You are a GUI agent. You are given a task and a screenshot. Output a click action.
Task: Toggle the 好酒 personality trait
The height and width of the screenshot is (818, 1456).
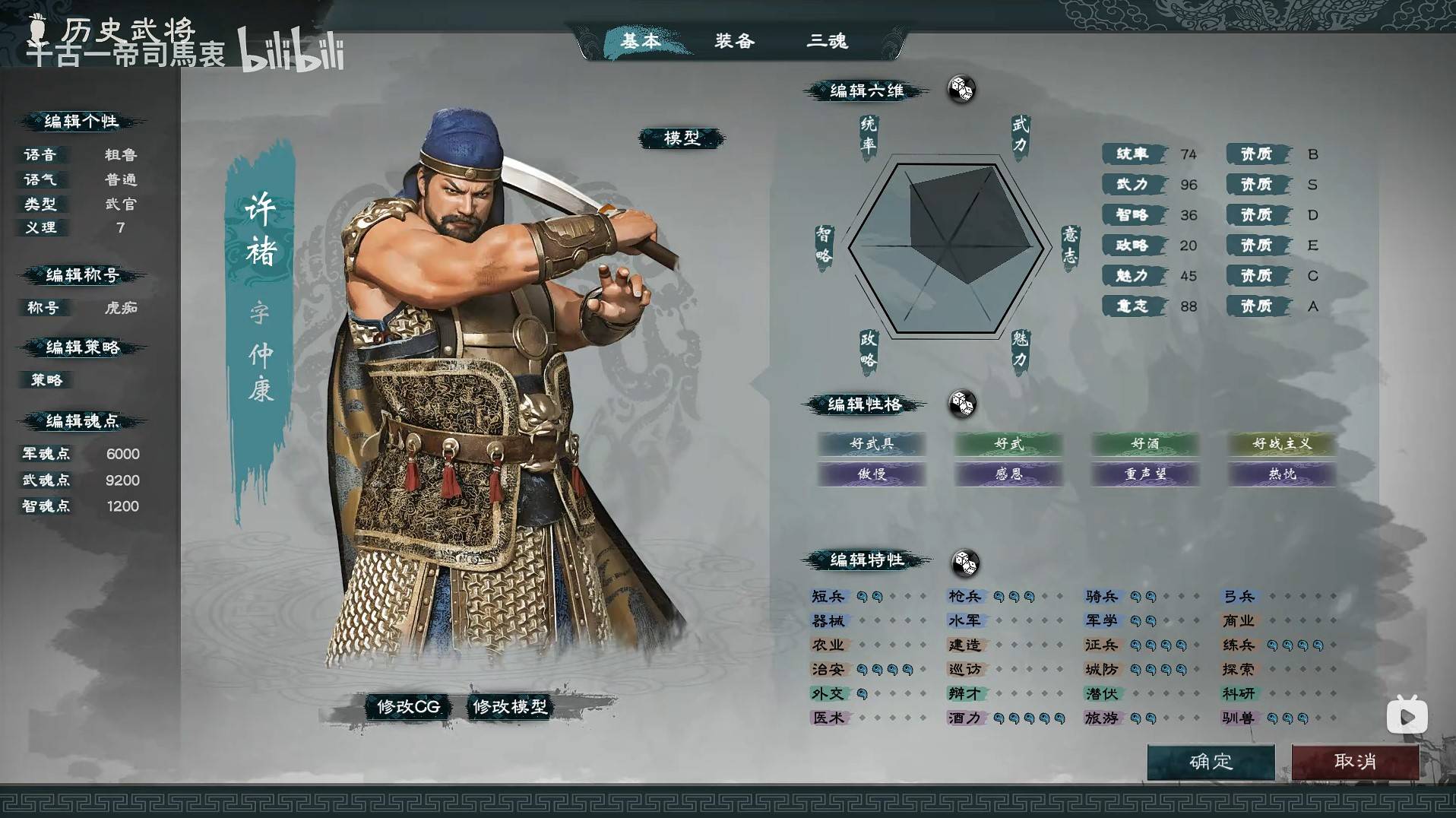point(1144,444)
